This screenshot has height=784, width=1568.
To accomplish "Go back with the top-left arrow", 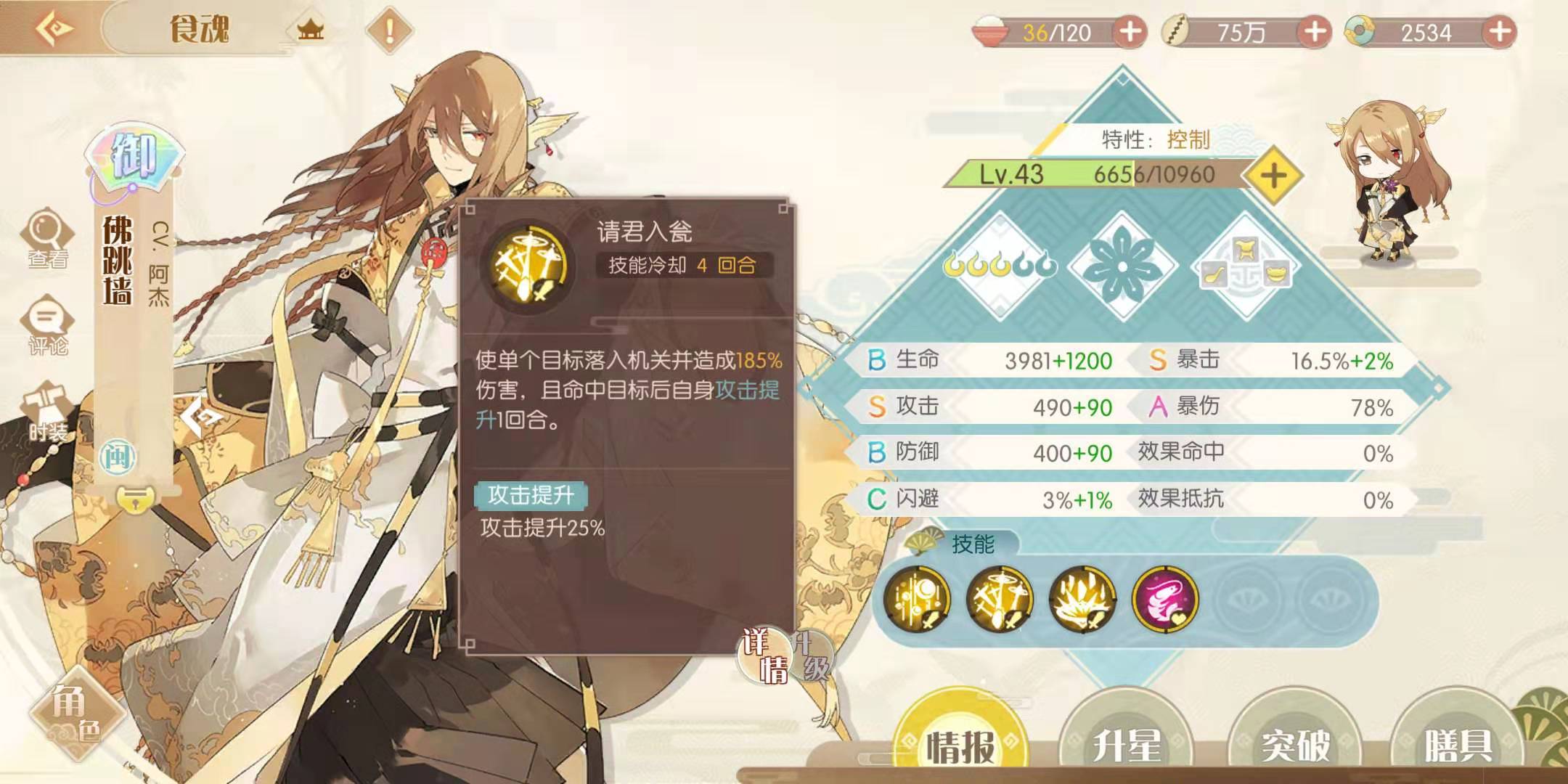I will 55,29.
